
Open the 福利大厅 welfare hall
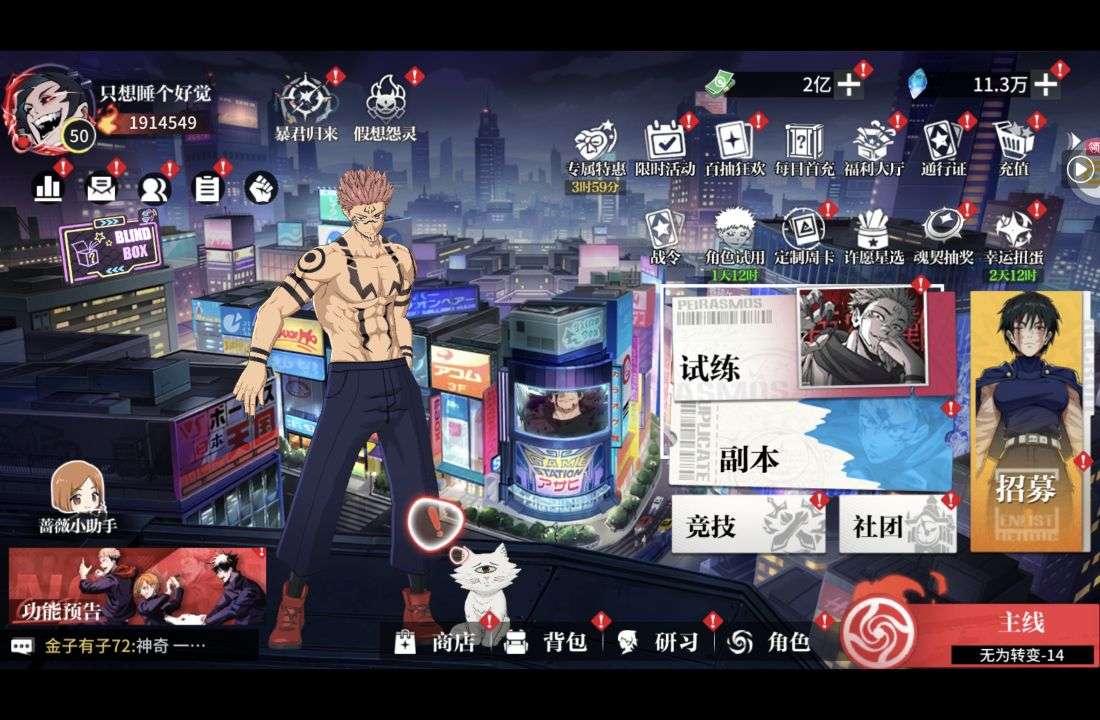tap(874, 148)
